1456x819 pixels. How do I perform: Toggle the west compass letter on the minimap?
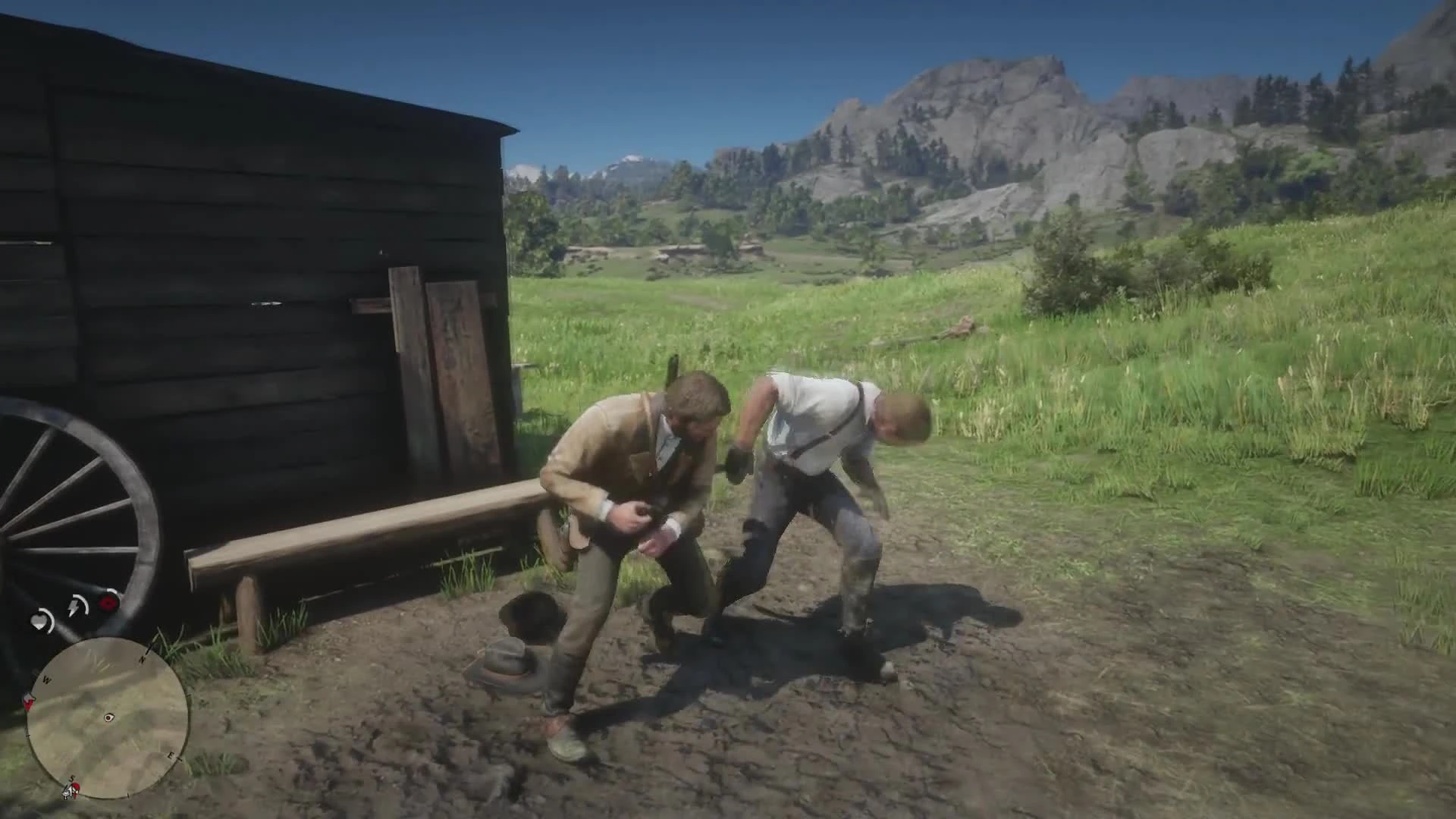pos(47,679)
